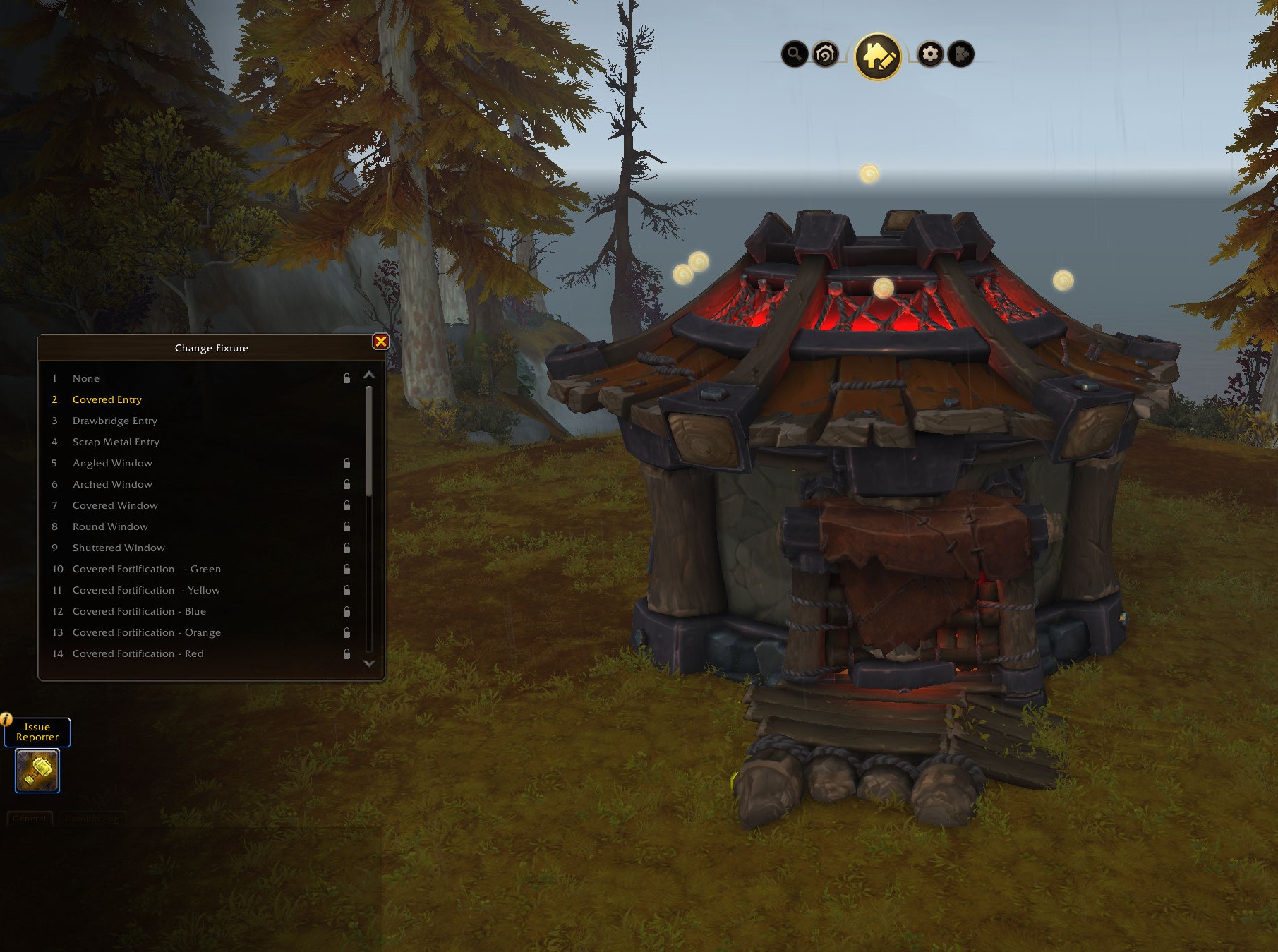Choose Angled Window from the list

click(112, 463)
